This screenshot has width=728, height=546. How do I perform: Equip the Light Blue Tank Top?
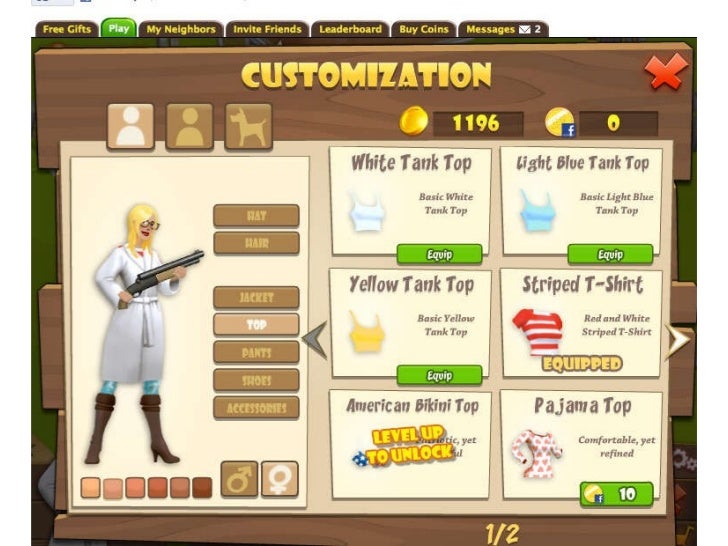(609, 254)
